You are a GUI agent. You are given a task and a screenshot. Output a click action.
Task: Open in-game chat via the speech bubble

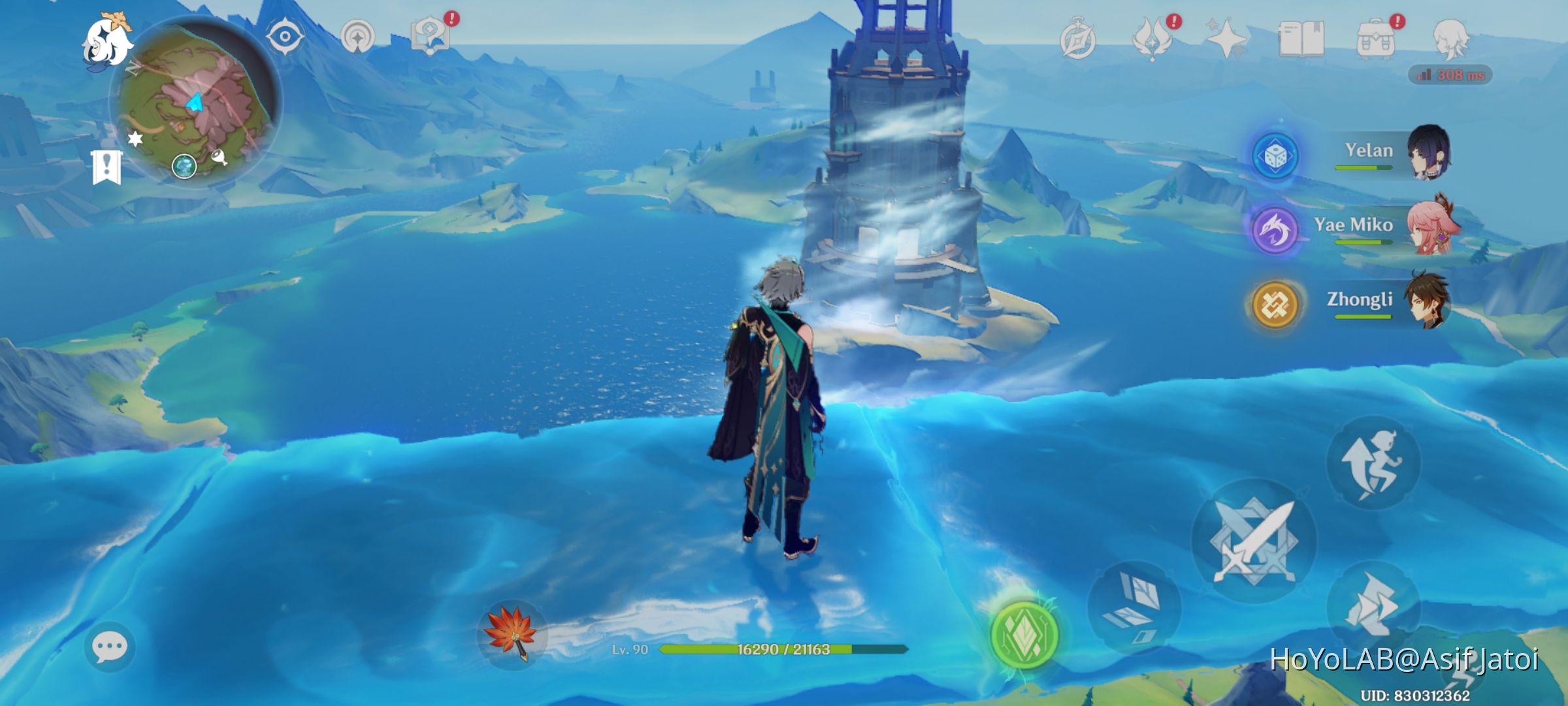click(x=110, y=647)
